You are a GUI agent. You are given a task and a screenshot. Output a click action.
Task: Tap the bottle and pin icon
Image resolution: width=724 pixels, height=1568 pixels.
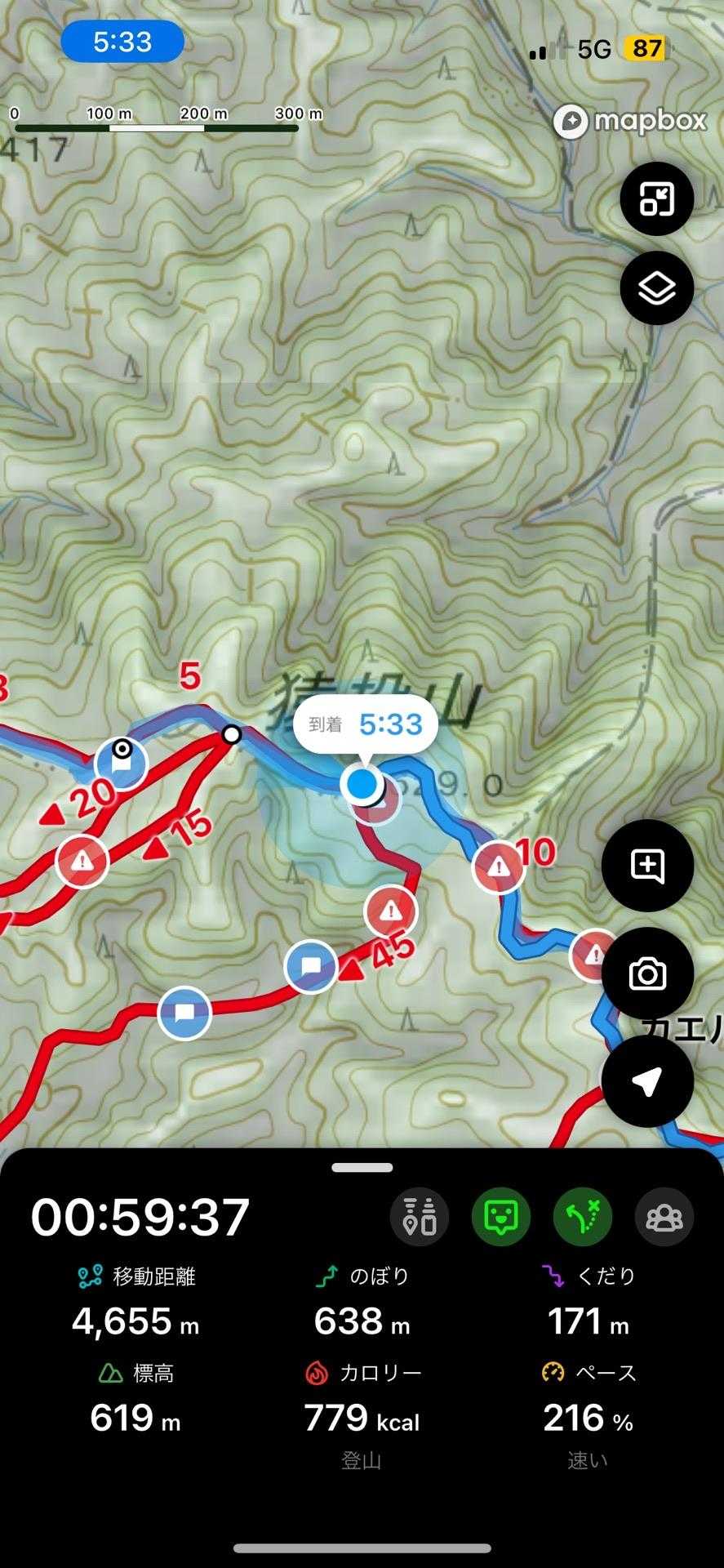(420, 1217)
